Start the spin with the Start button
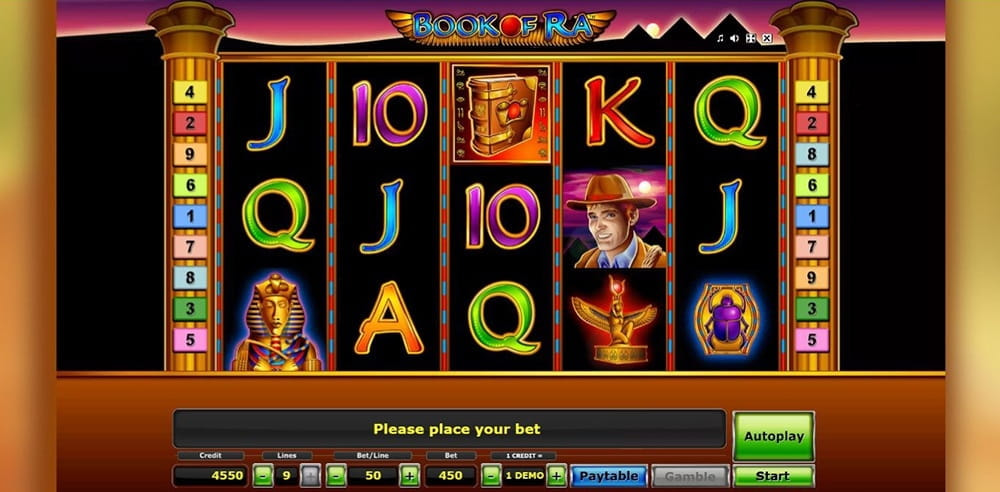Screen dimensions: 1000x492 click(x=773, y=476)
